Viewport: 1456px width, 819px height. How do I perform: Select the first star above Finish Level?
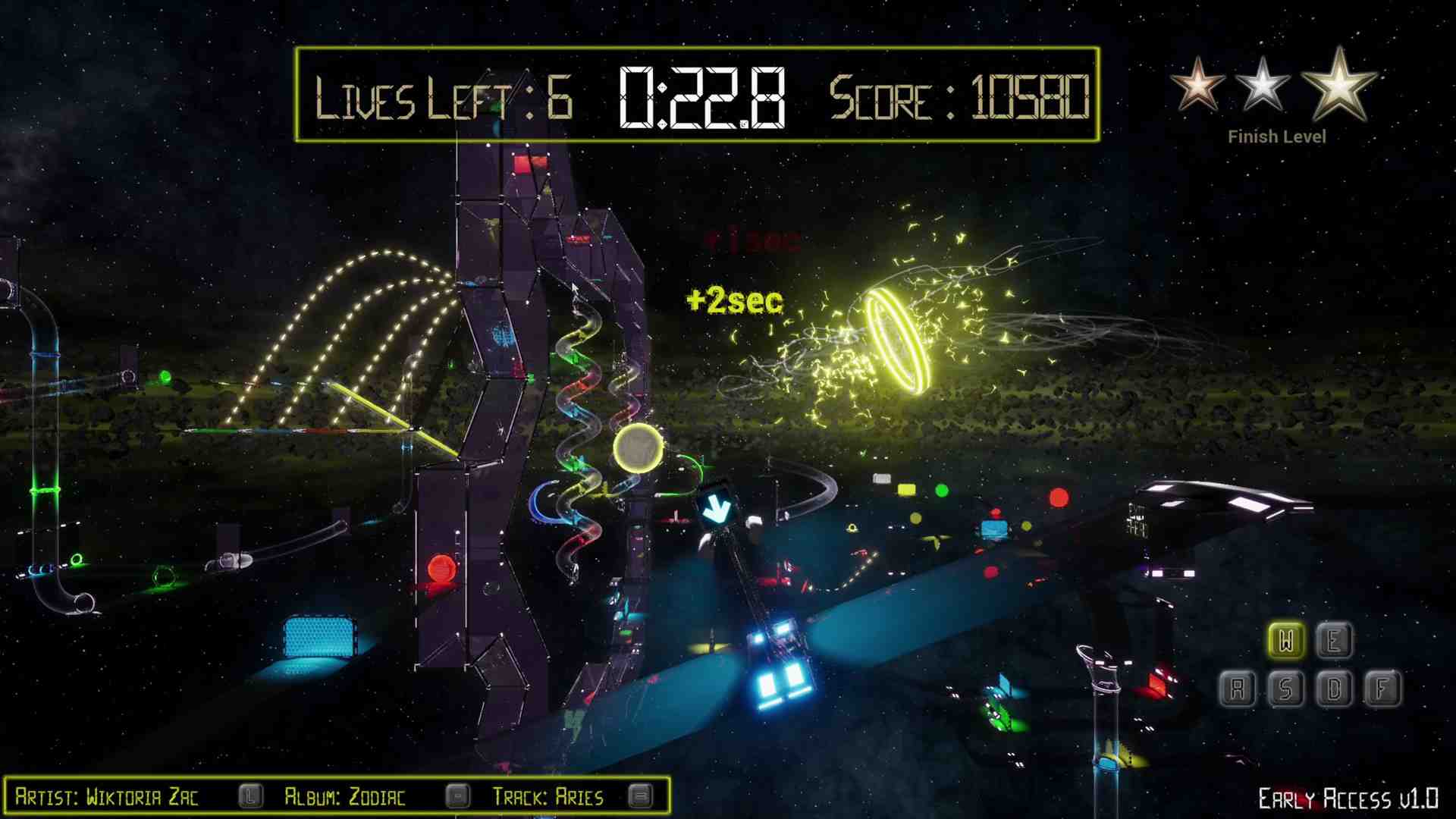point(1198,83)
